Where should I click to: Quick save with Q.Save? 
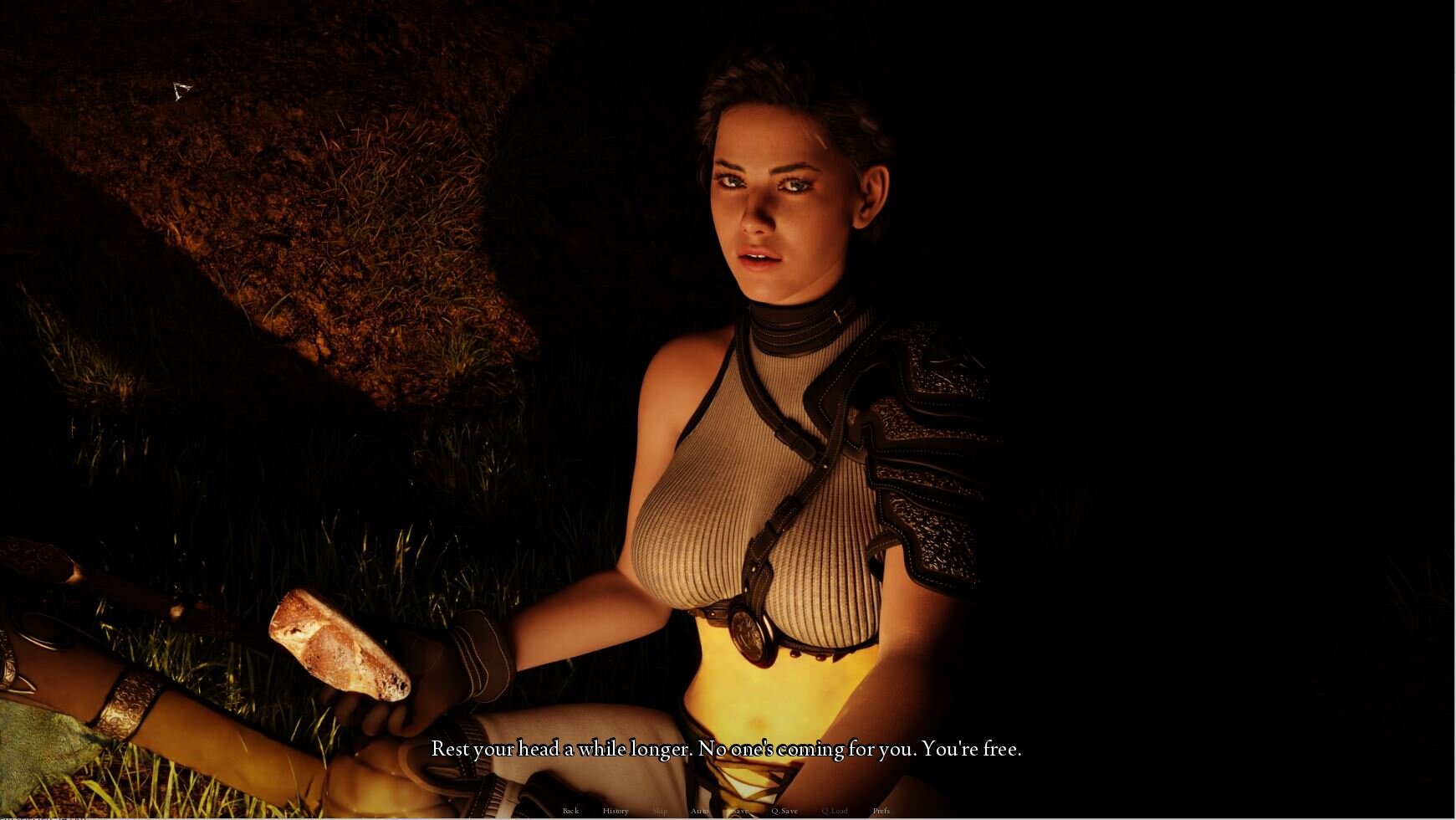[784, 811]
